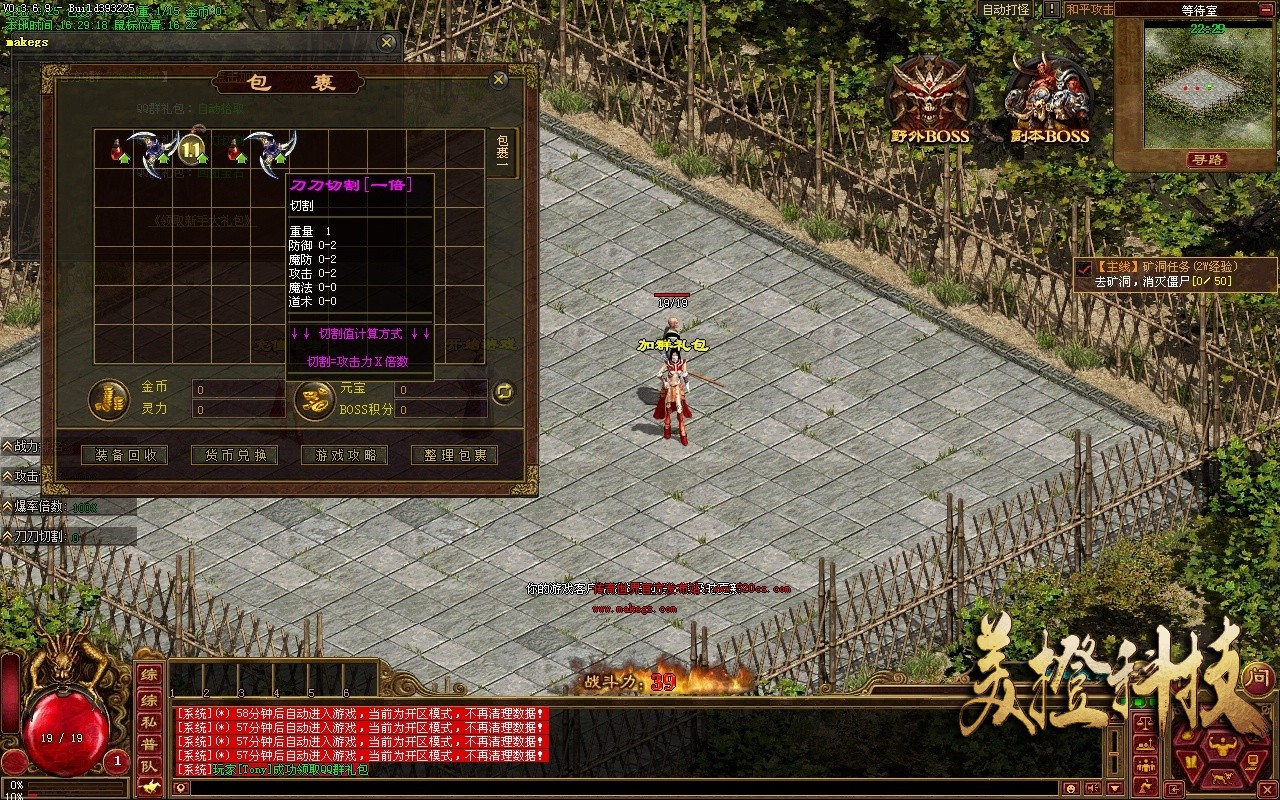This screenshot has height=800, width=1280.
Task: Close the makegs panel behind the bag
Action: coord(387,43)
